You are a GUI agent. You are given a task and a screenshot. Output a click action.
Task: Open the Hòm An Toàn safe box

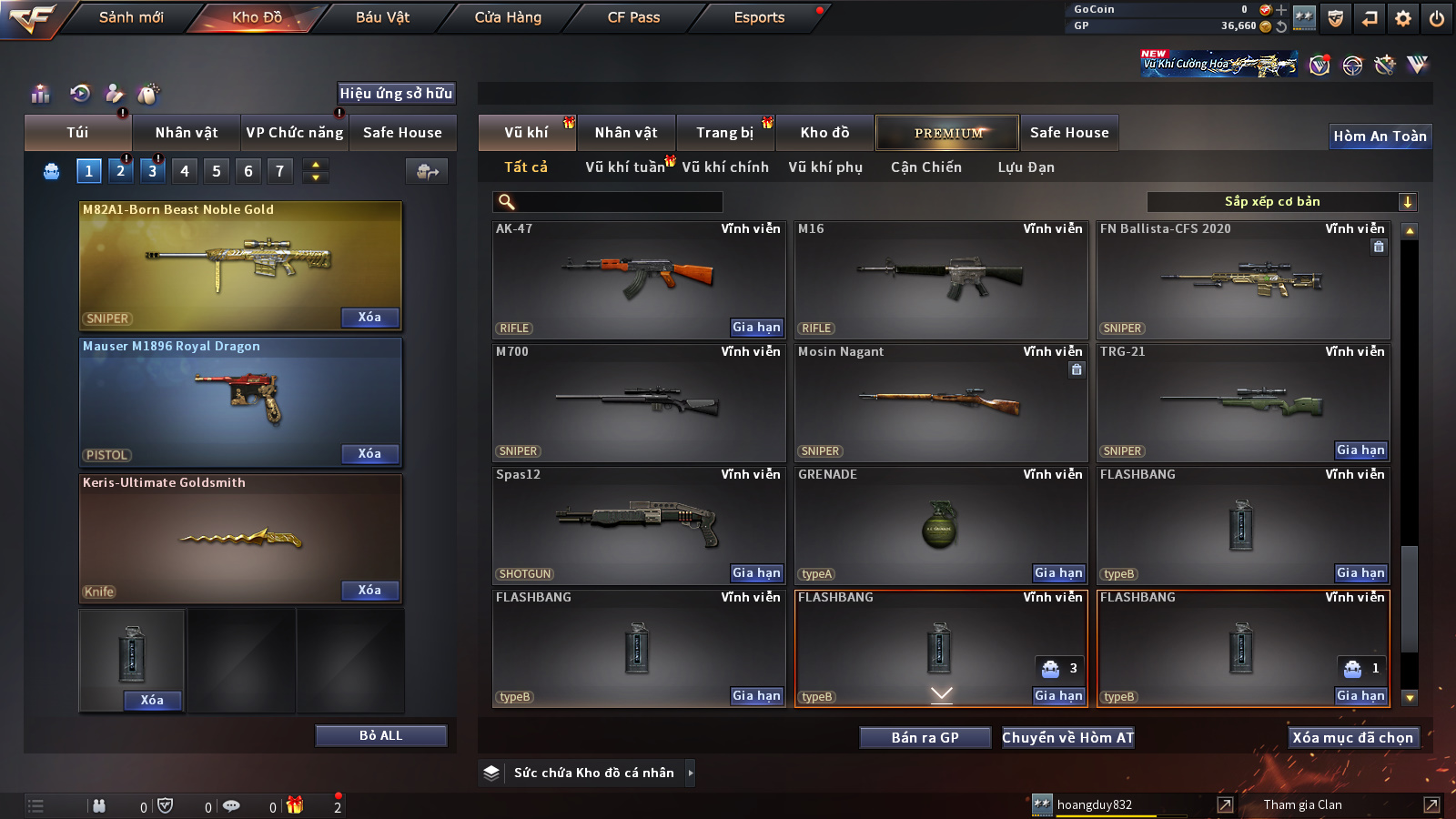click(1380, 136)
